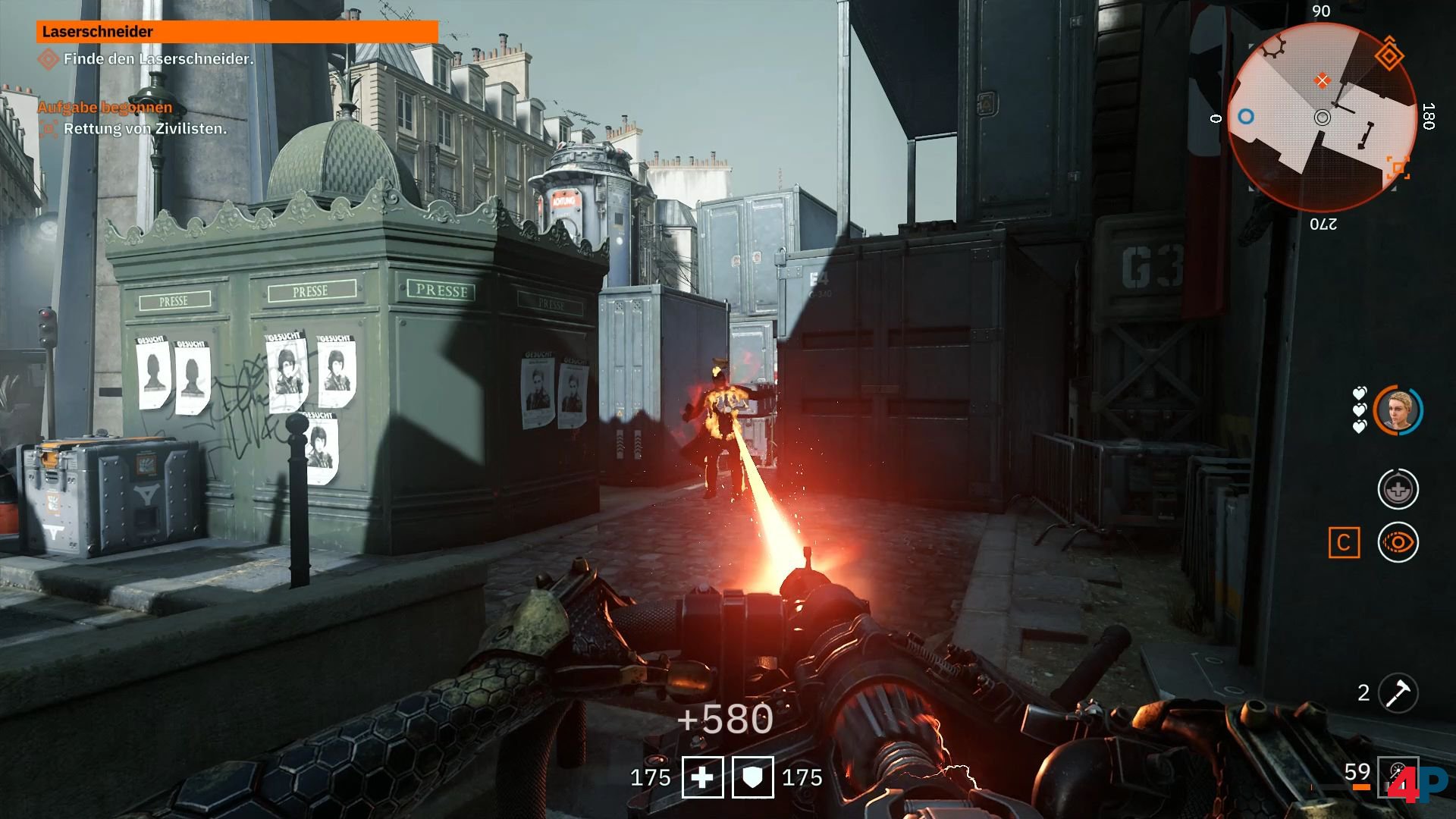Open the circular minimap
Screen dimensions: 1456x819
pyautogui.click(x=1322, y=118)
